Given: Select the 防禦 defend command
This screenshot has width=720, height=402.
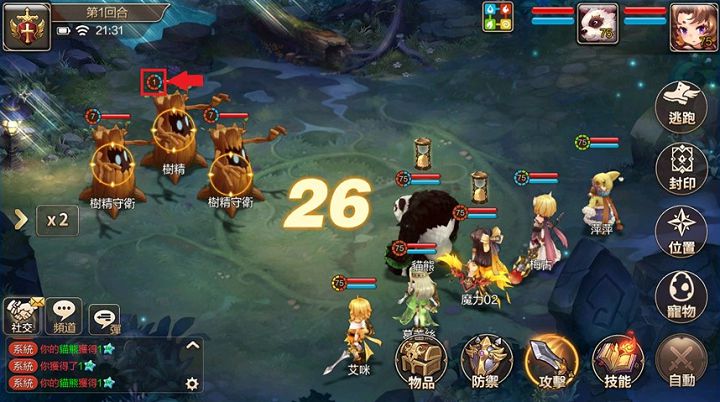Looking at the screenshot, I should tap(487, 361).
